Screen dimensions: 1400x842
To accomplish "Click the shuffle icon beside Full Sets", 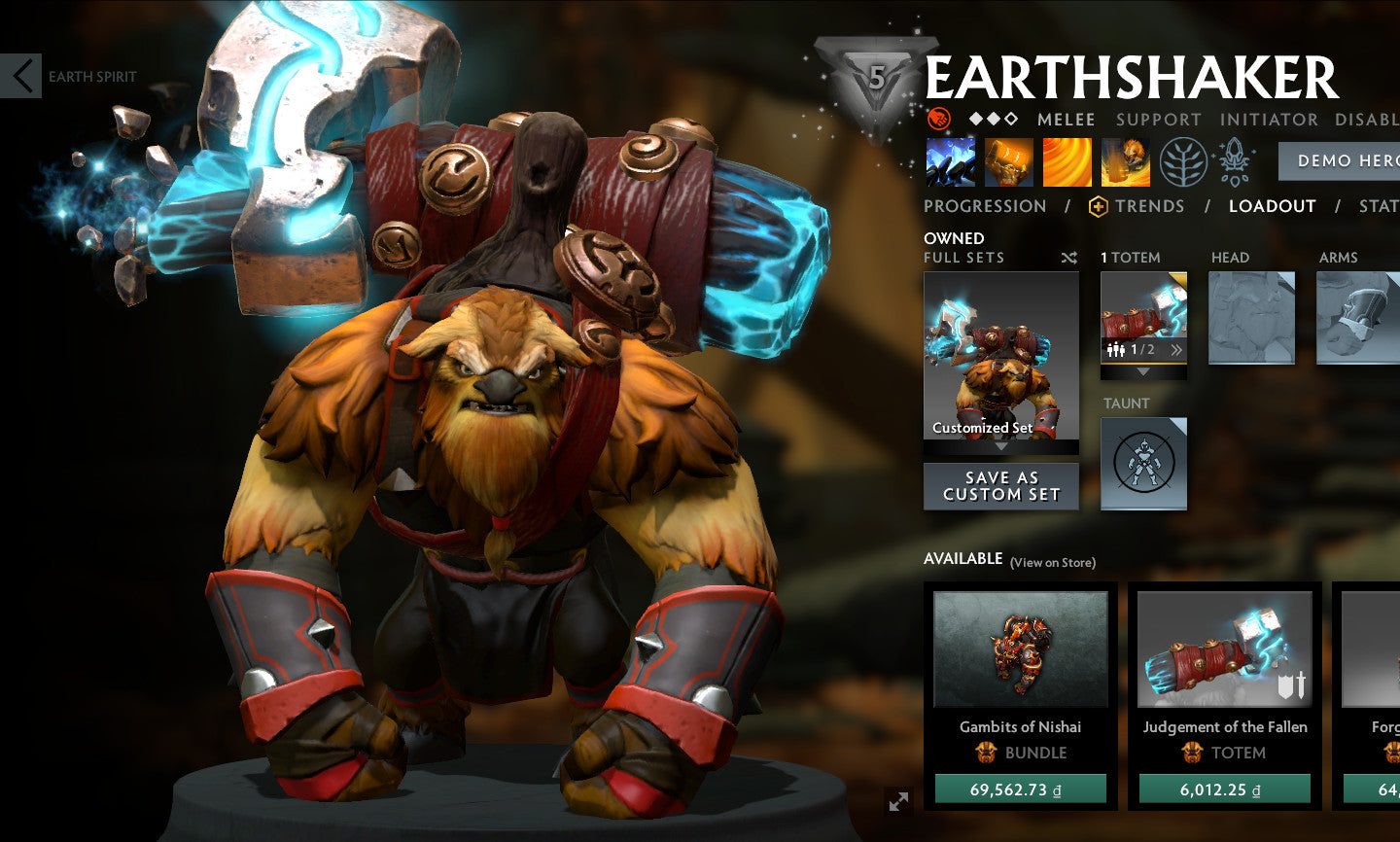I will point(1067,258).
